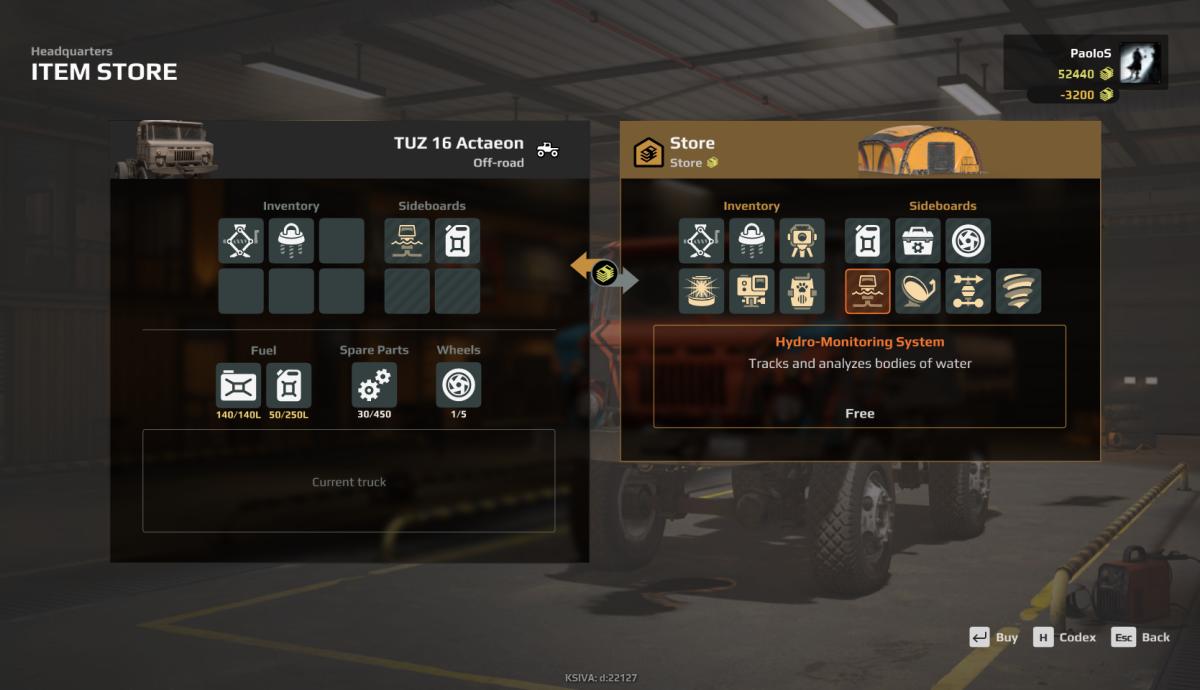The height and width of the screenshot is (690, 1200).
Task: Choose the jack in the Store inventory
Action: tap(702, 241)
